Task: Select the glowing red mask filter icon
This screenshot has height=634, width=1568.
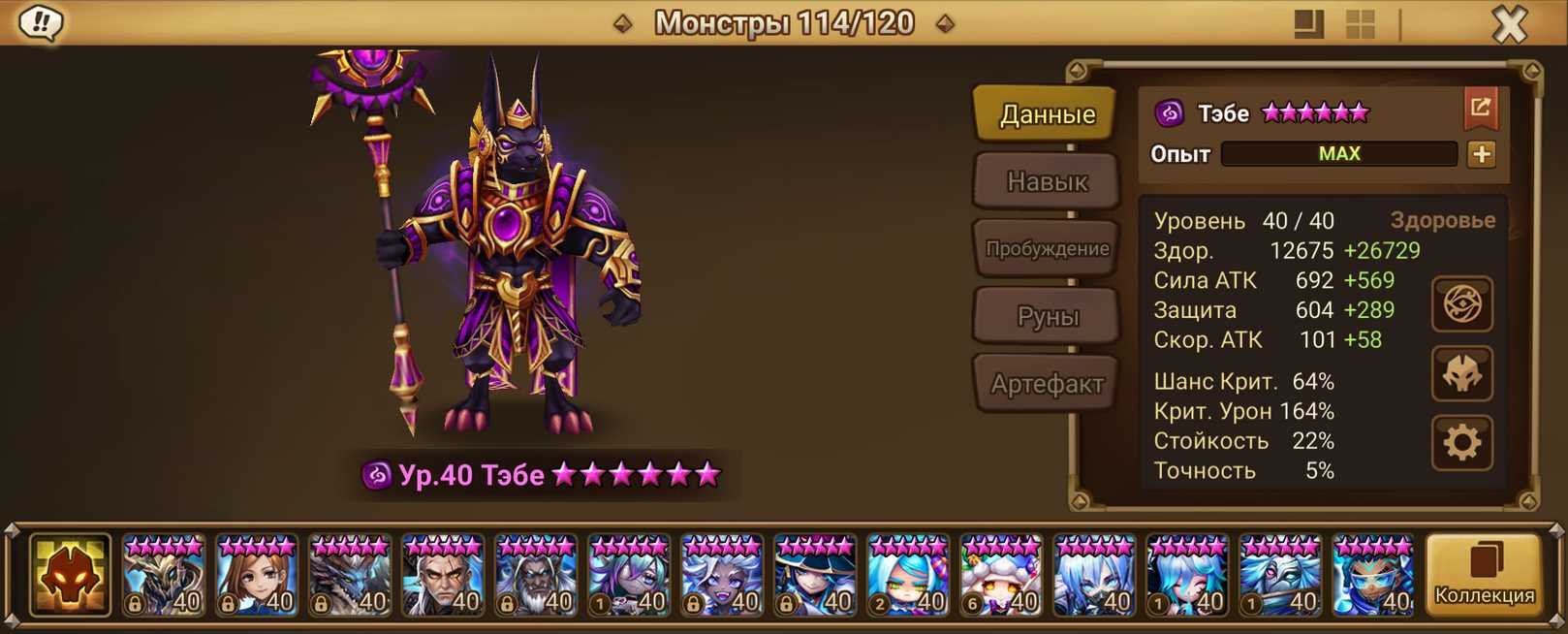Action: (70, 576)
